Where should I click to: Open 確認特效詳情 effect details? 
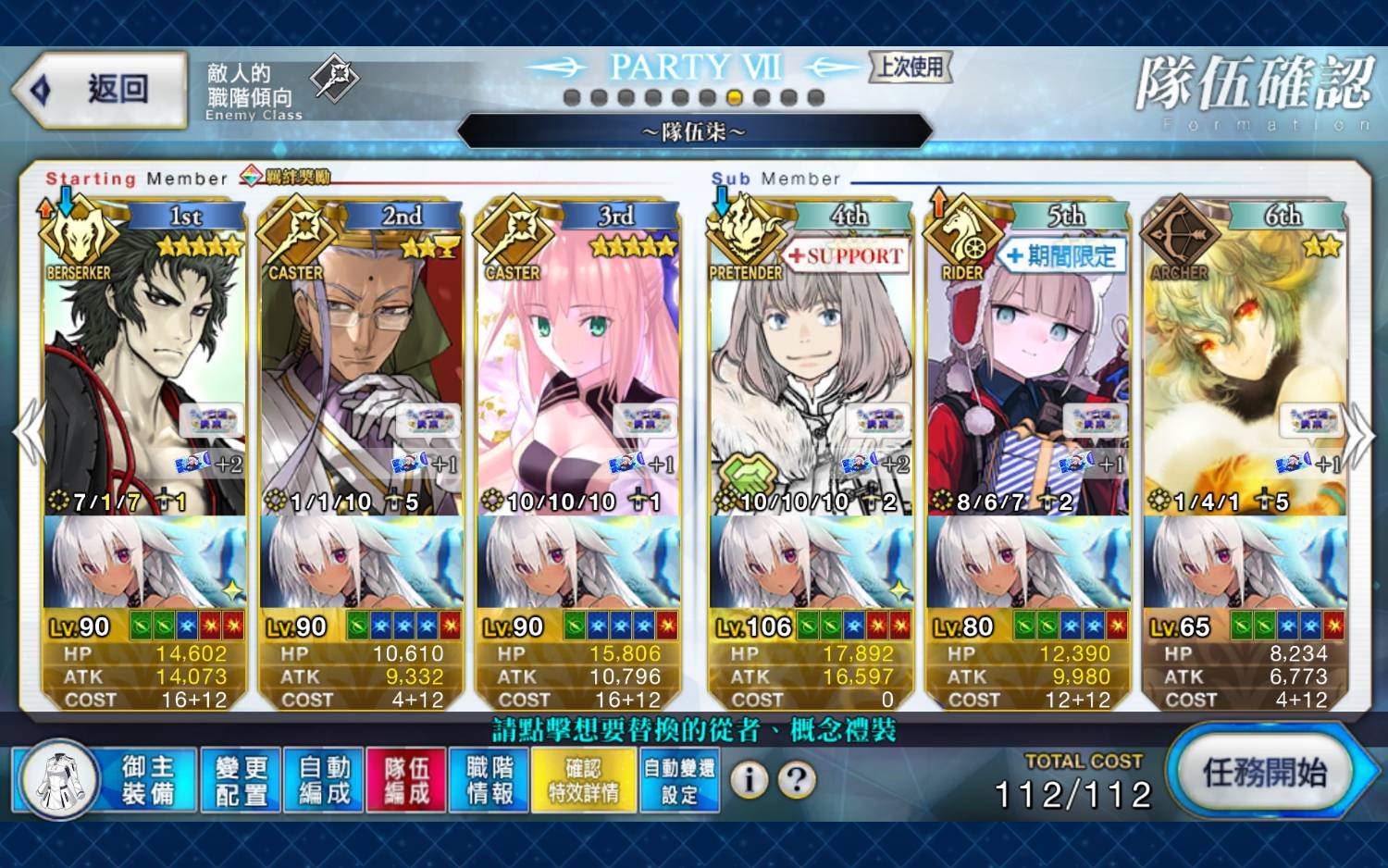tap(584, 780)
